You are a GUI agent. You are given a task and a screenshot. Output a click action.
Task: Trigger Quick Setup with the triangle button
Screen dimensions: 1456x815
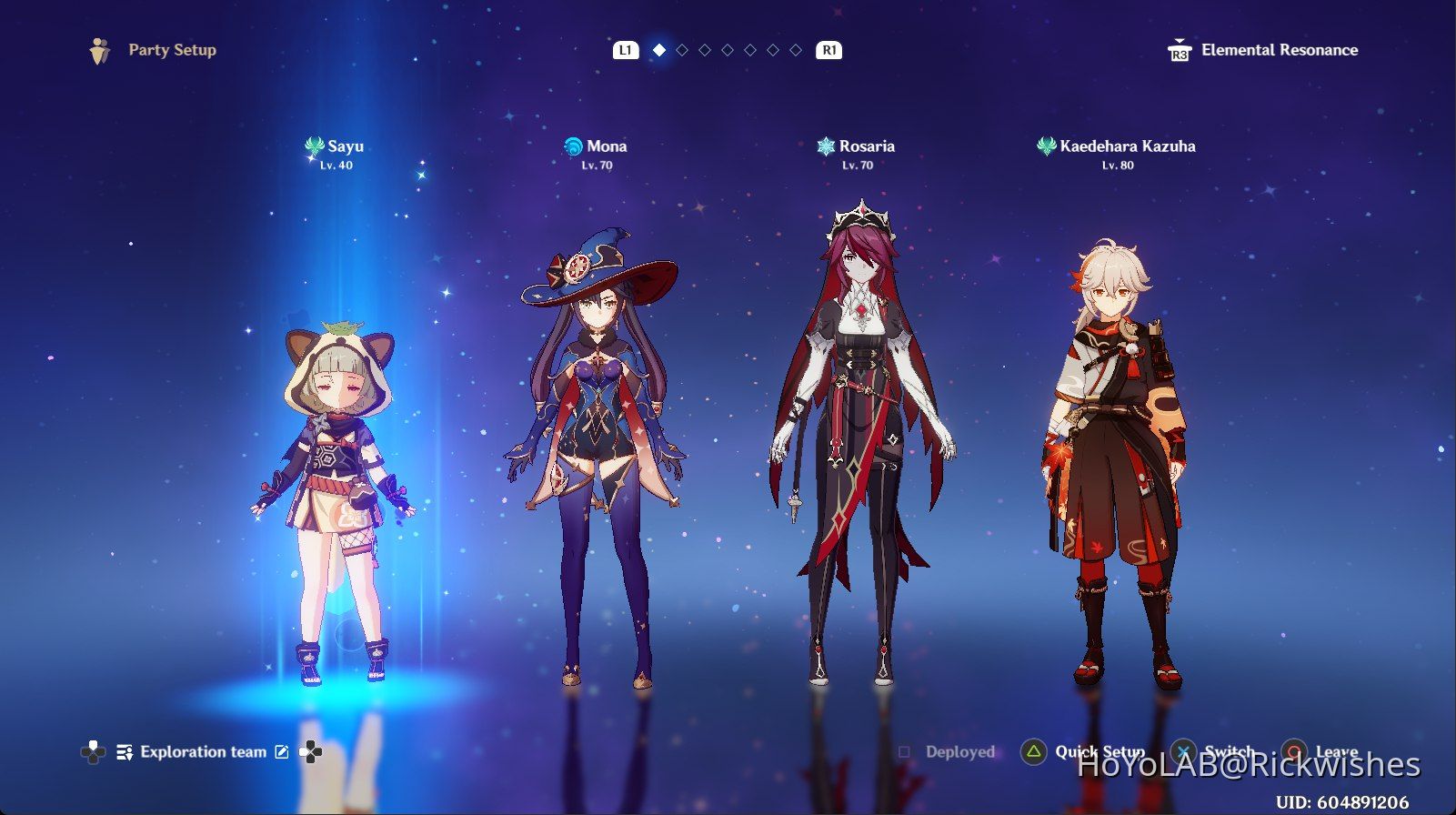(x=1035, y=752)
